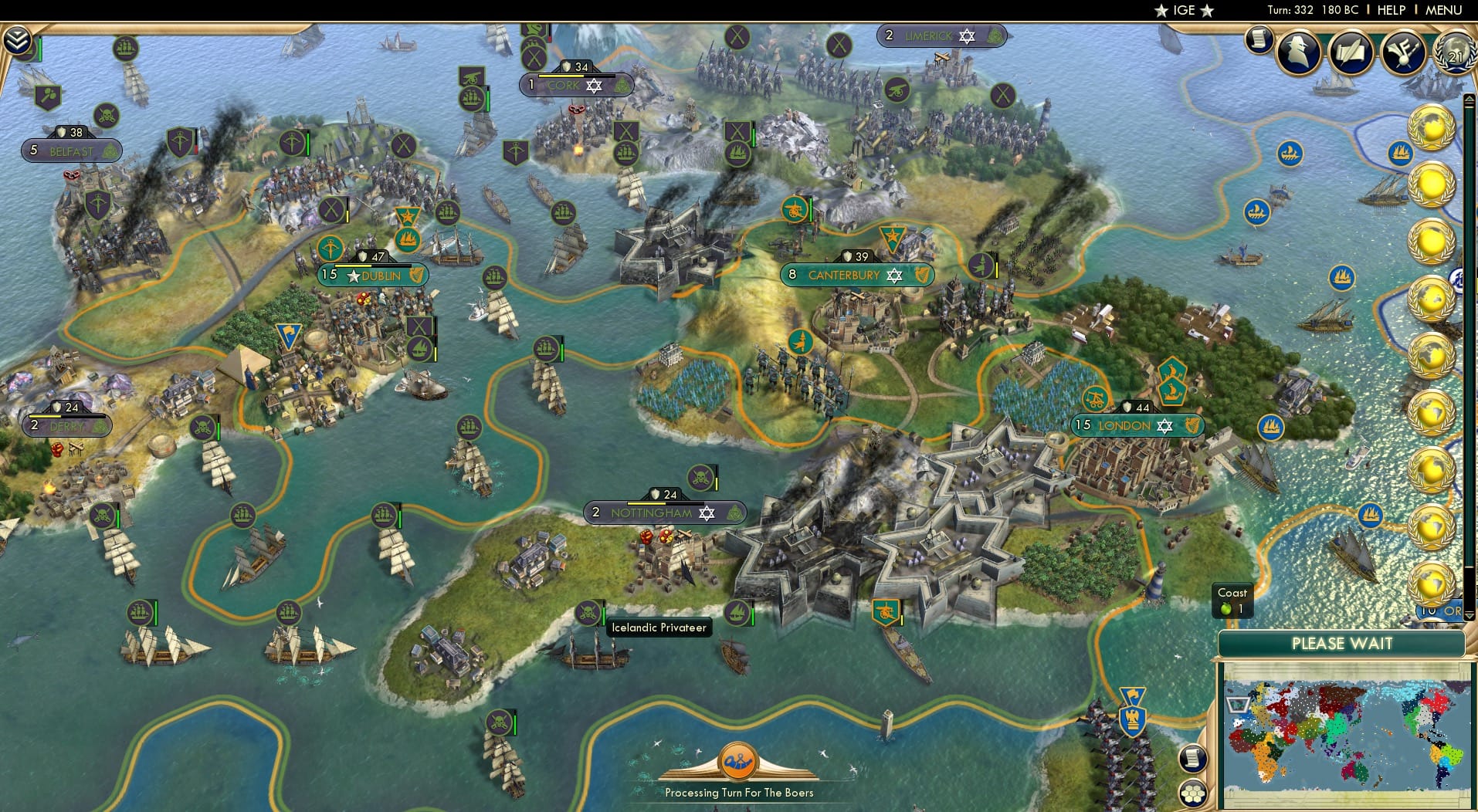Open HELP from the top bar
The width and height of the screenshot is (1478, 812).
click(1390, 10)
